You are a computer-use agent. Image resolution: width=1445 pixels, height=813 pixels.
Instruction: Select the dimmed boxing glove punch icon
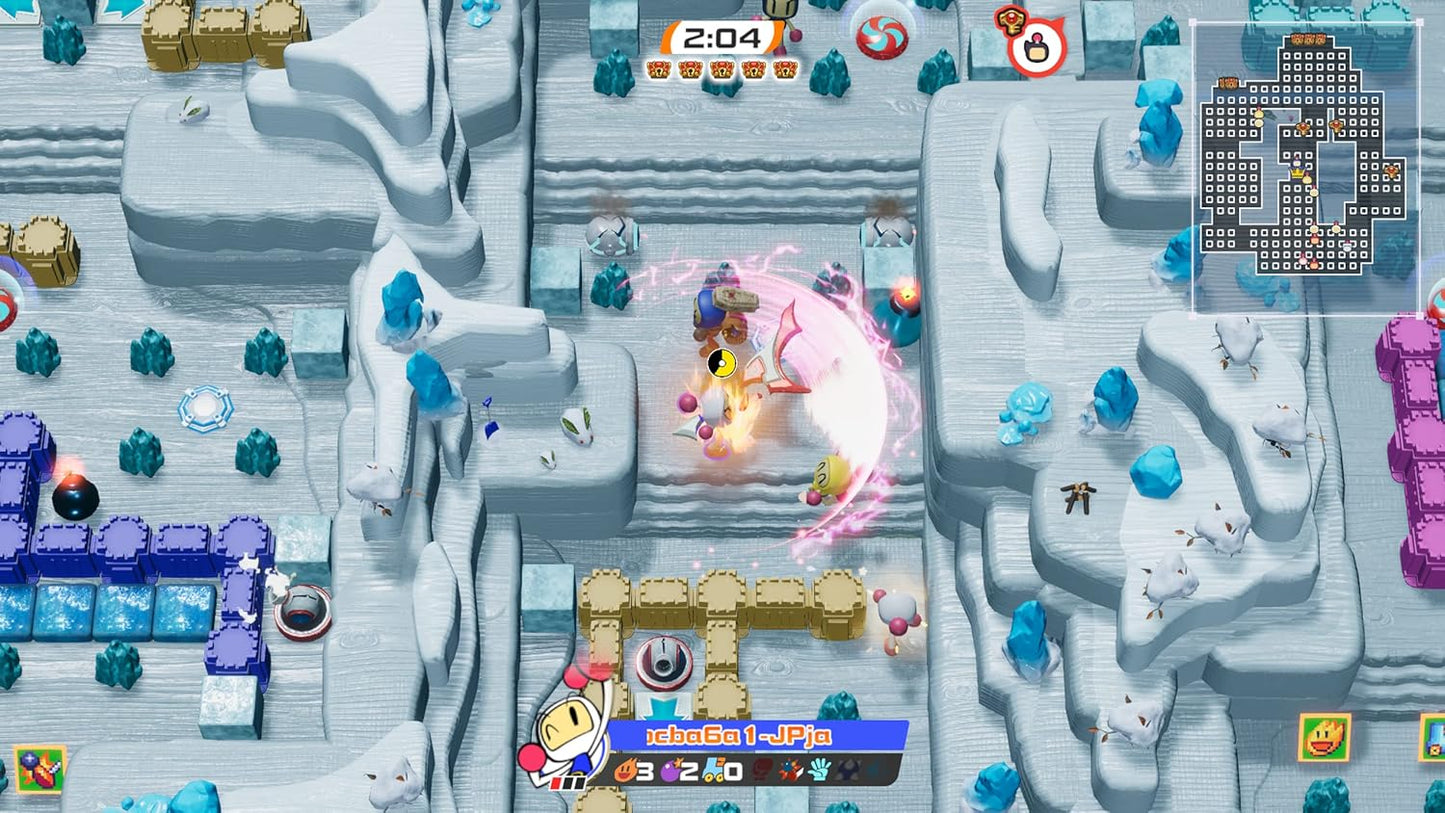coord(760,771)
